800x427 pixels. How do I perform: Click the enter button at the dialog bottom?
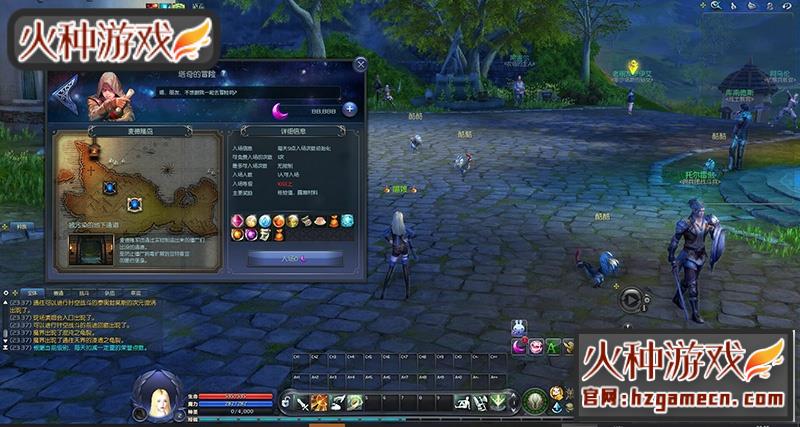294,258
